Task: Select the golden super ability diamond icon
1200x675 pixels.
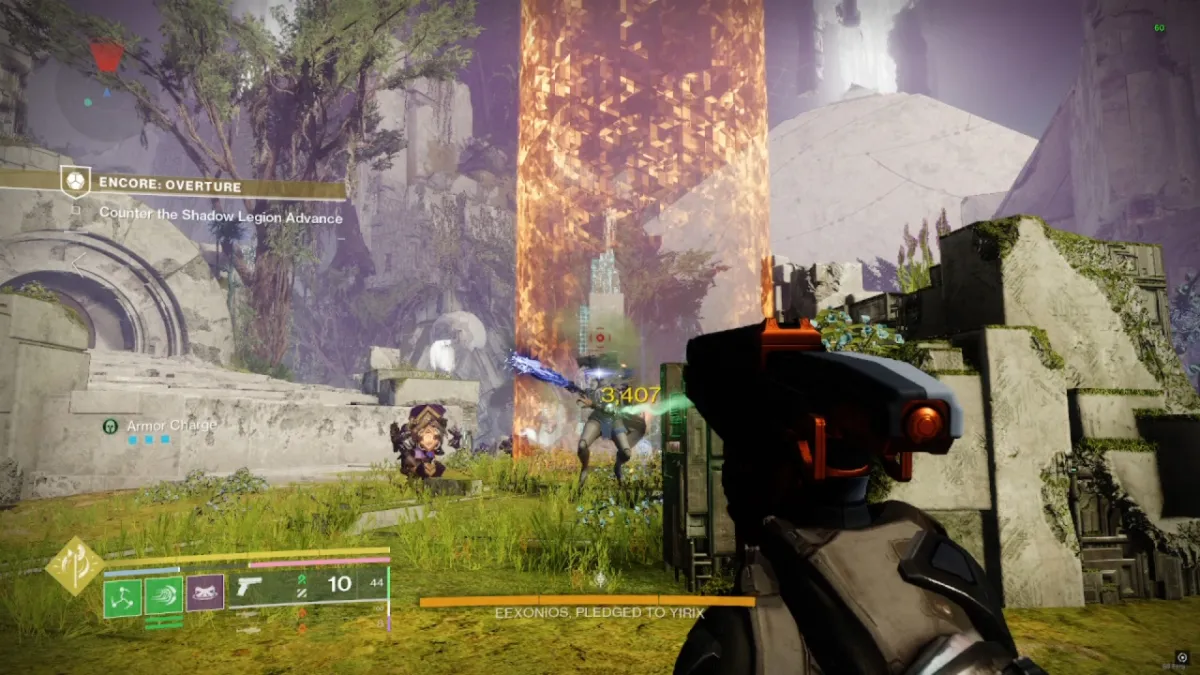Action: [74, 565]
